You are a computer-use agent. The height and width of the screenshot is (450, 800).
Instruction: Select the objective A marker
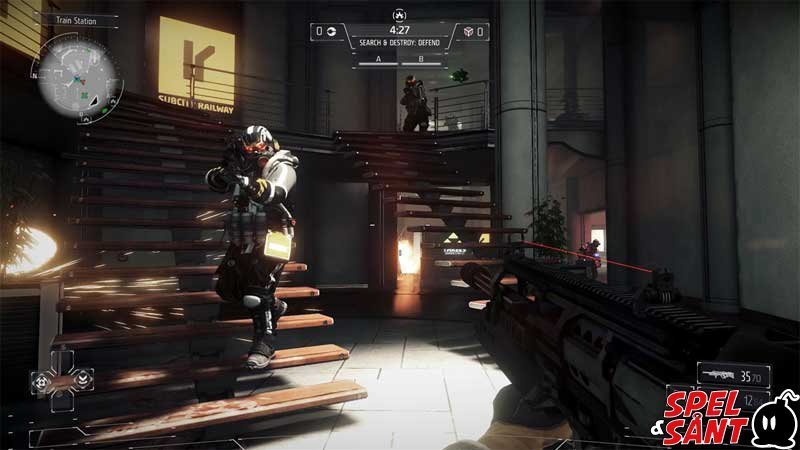378,59
